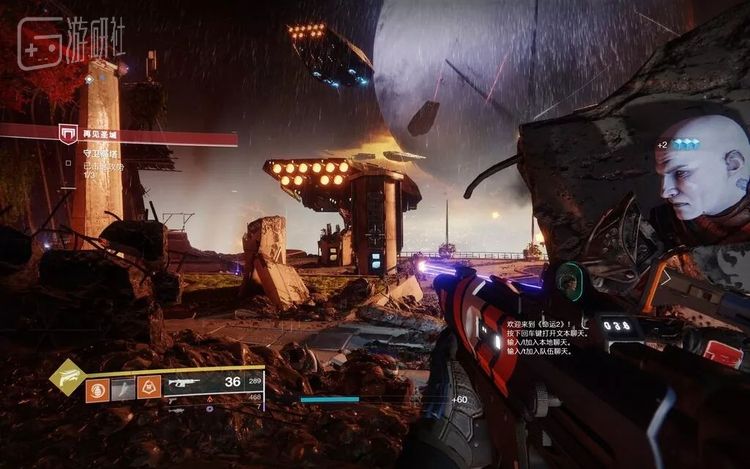Trigger the class ability icon
The width and height of the screenshot is (750, 469).
point(149,388)
